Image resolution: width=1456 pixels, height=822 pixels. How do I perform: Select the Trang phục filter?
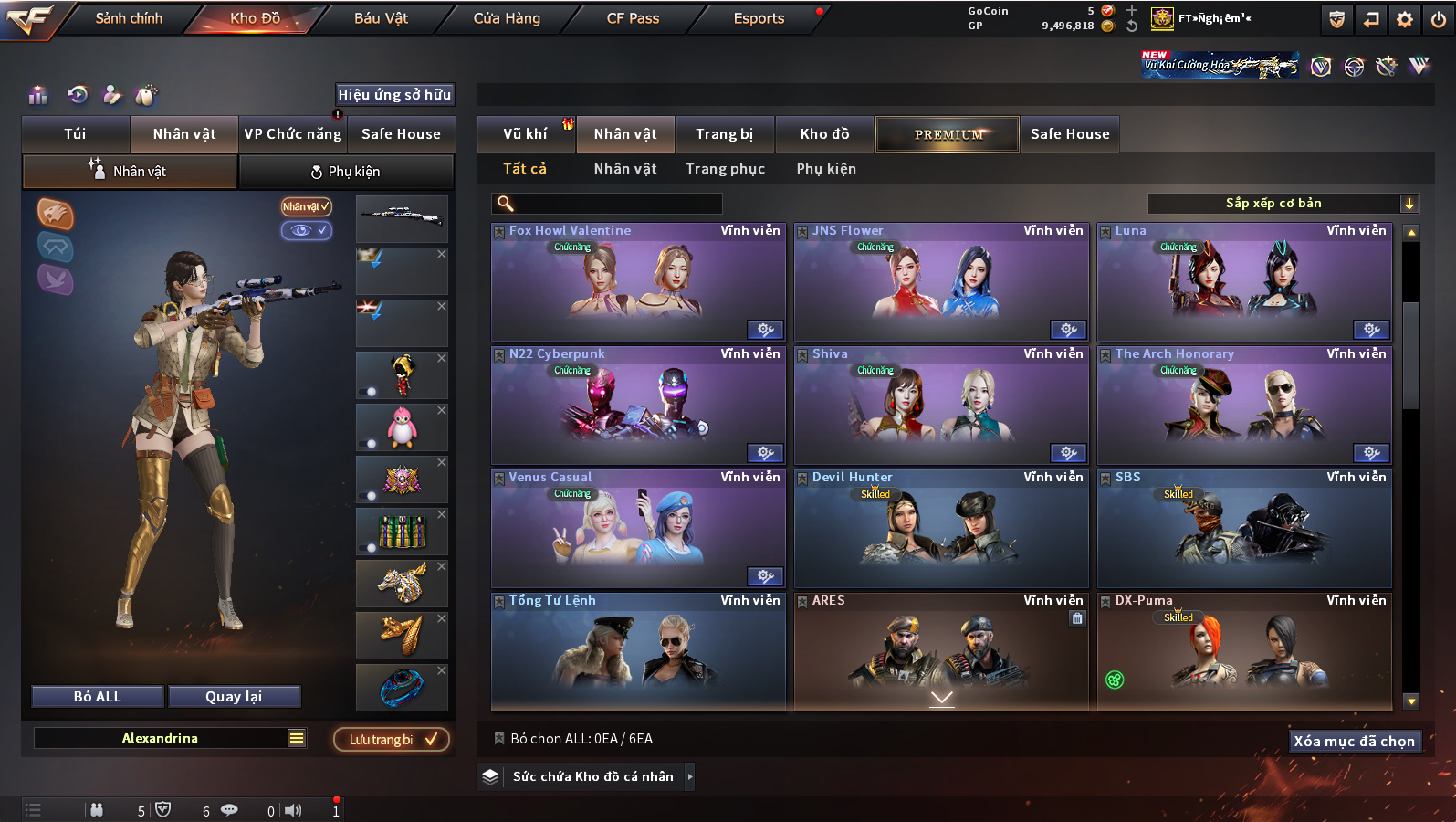pyautogui.click(x=726, y=169)
